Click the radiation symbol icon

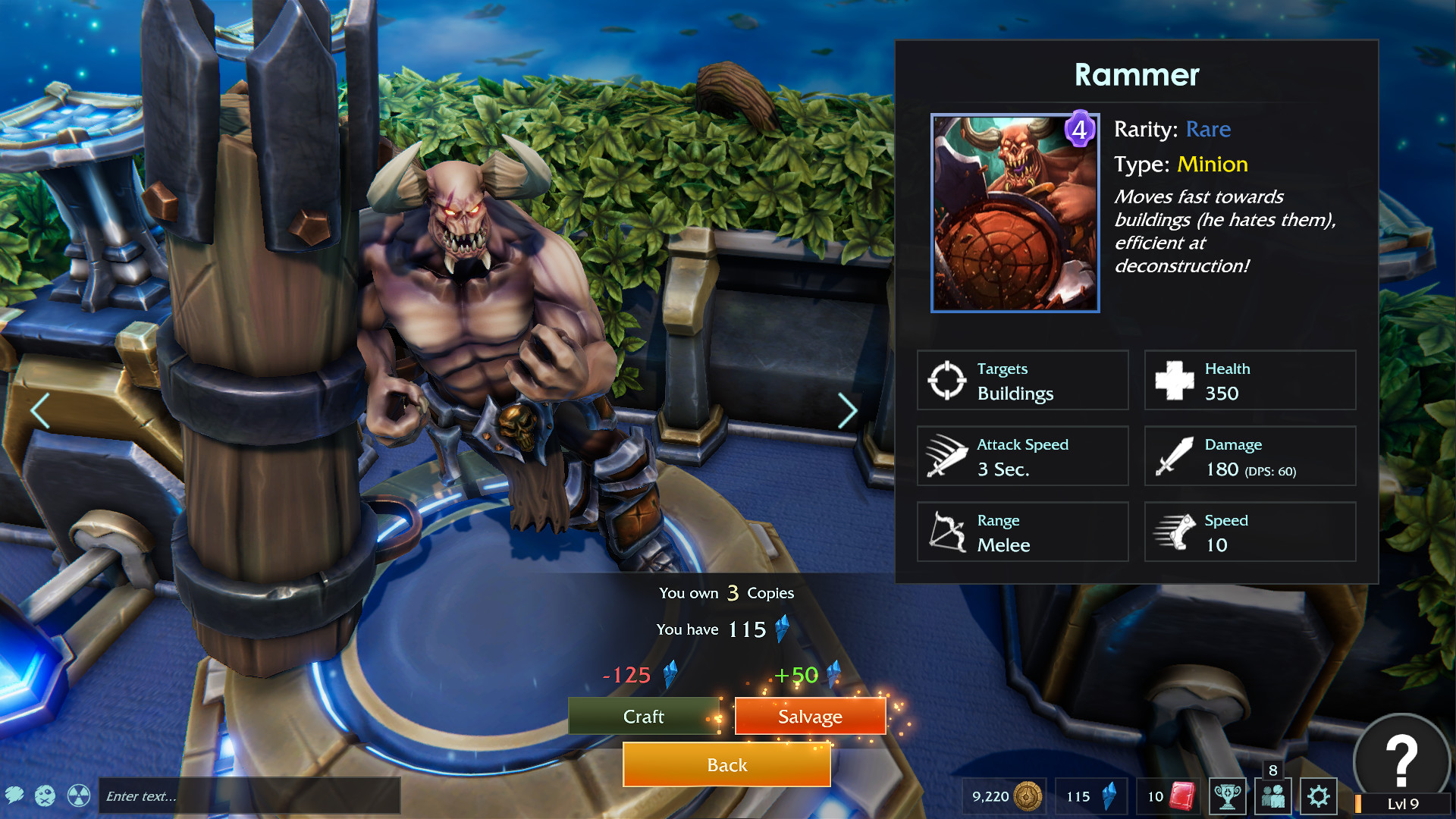[79, 795]
